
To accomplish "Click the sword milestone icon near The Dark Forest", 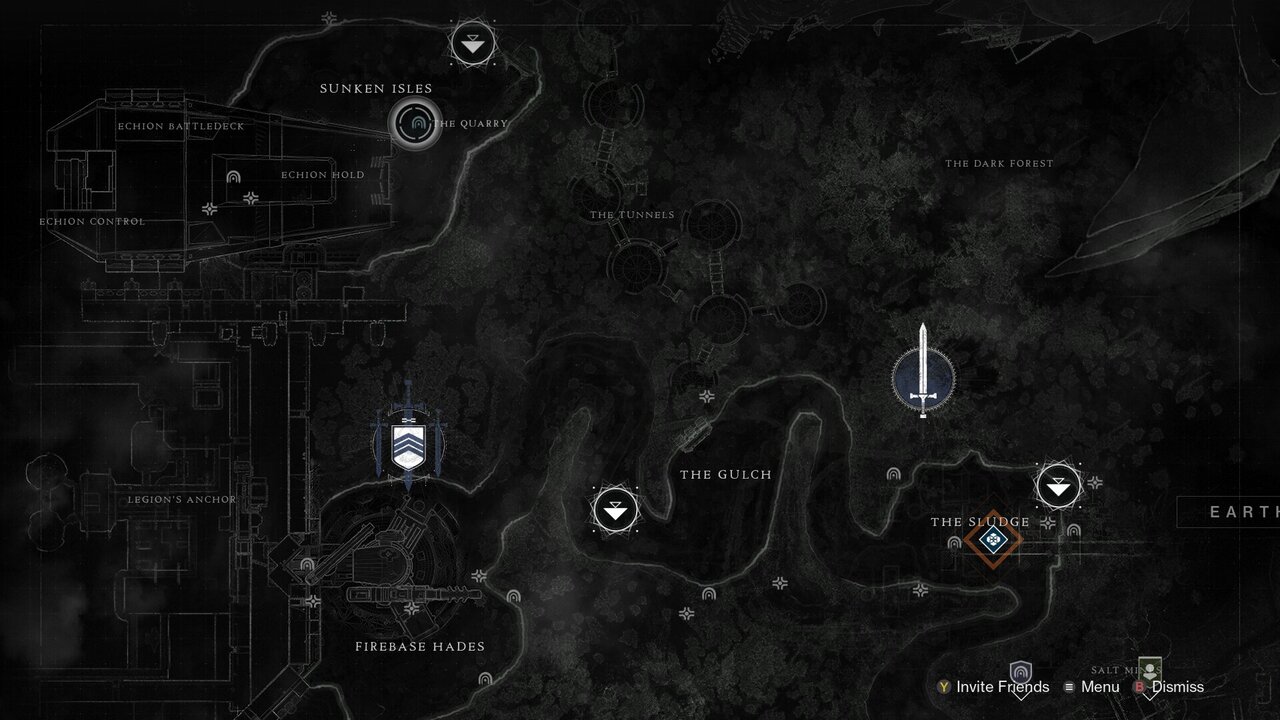I will click(922, 377).
